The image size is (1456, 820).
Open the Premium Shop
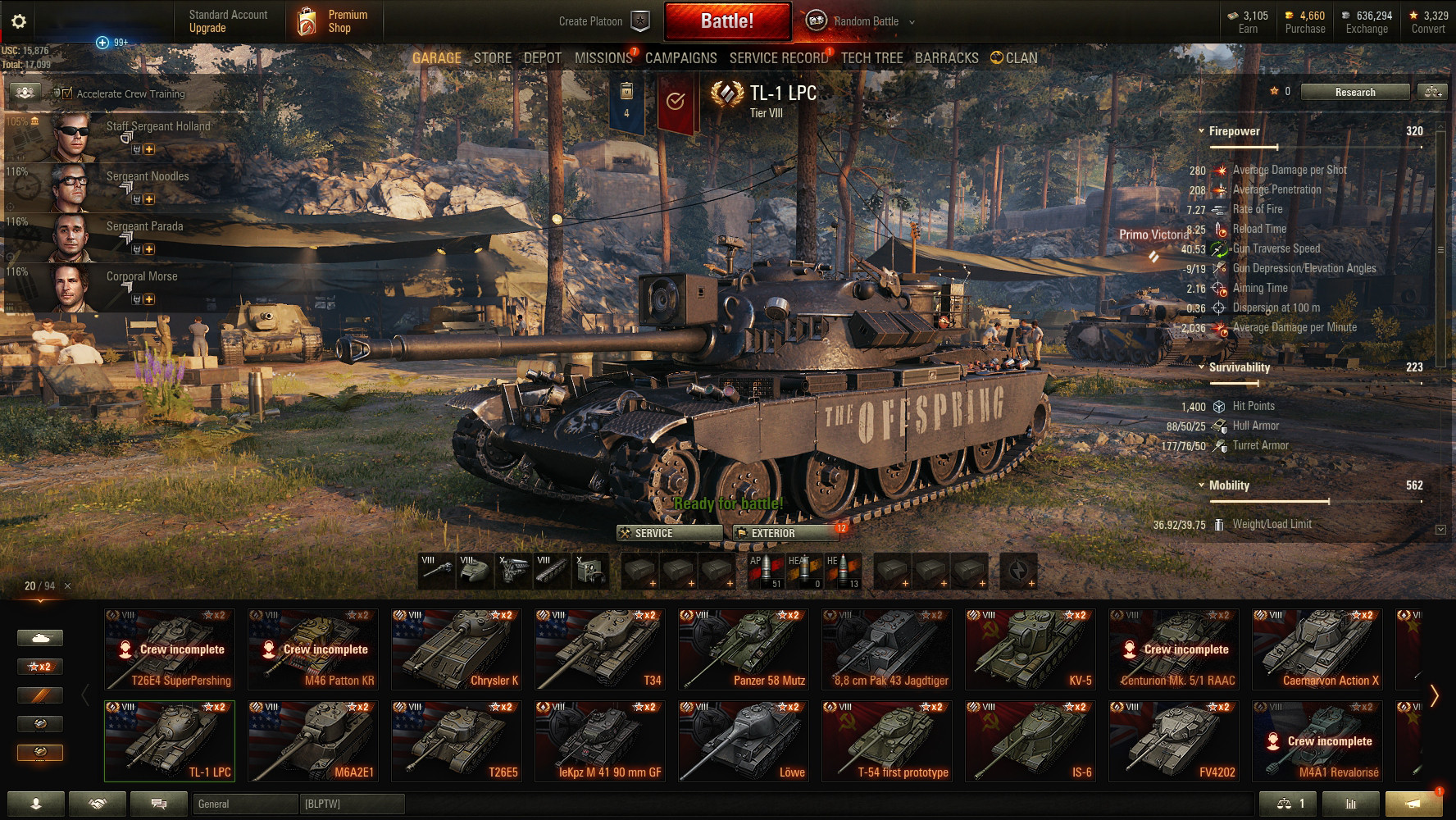tap(330, 21)
